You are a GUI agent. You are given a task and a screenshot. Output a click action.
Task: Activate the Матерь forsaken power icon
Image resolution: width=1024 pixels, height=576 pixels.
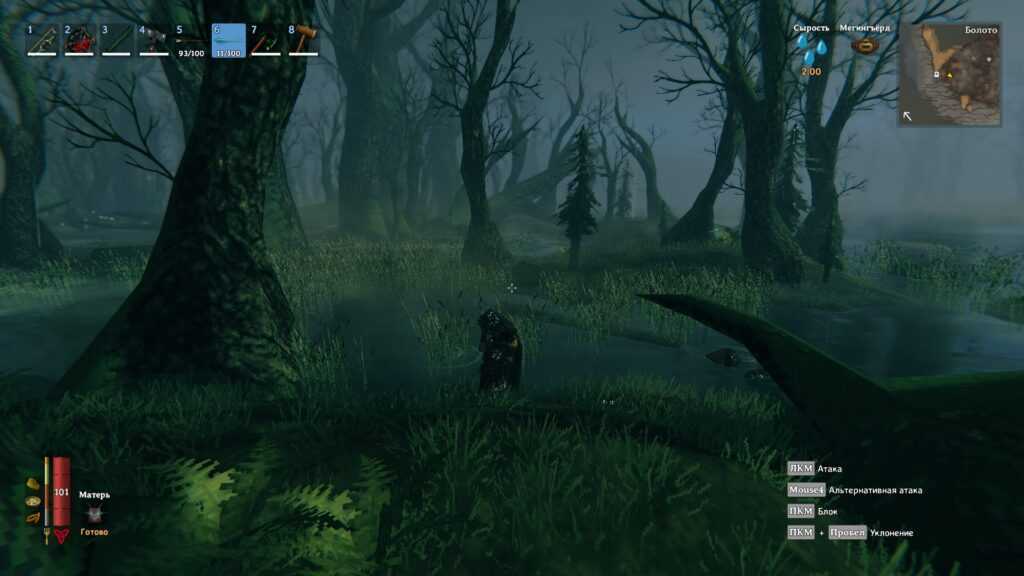click(x=95, y=513)
